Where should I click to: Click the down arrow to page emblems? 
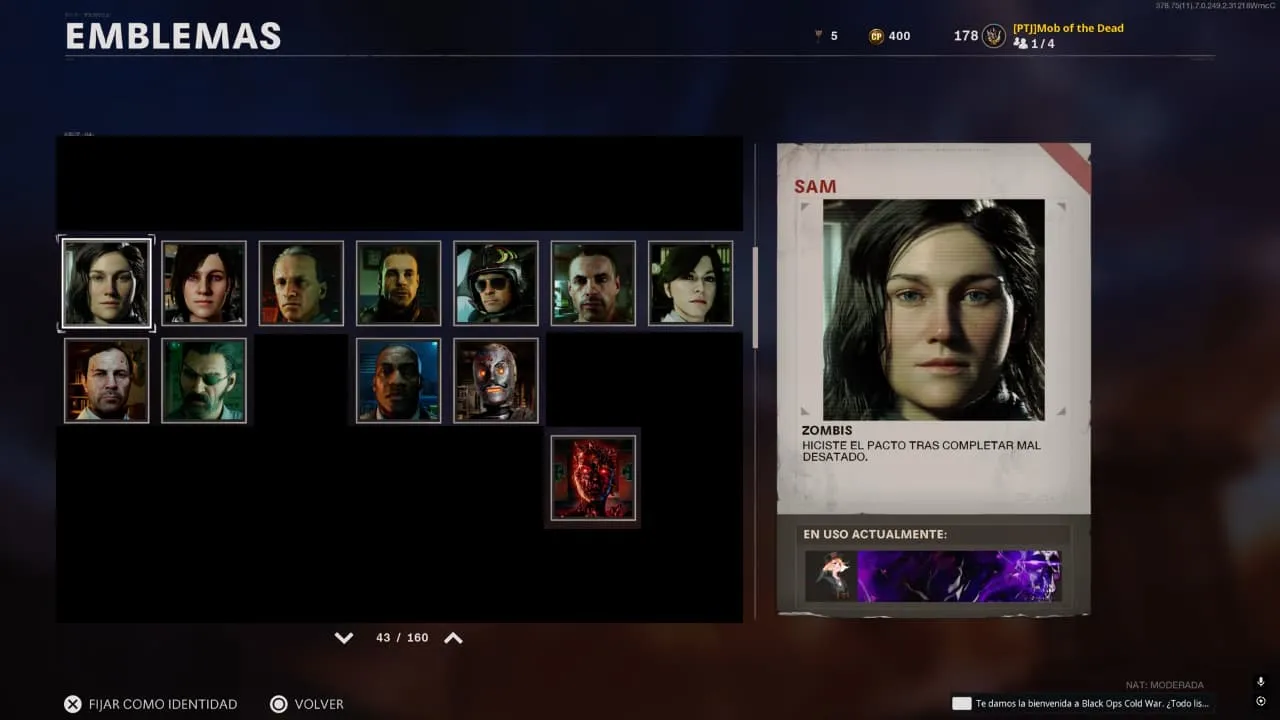344,638
